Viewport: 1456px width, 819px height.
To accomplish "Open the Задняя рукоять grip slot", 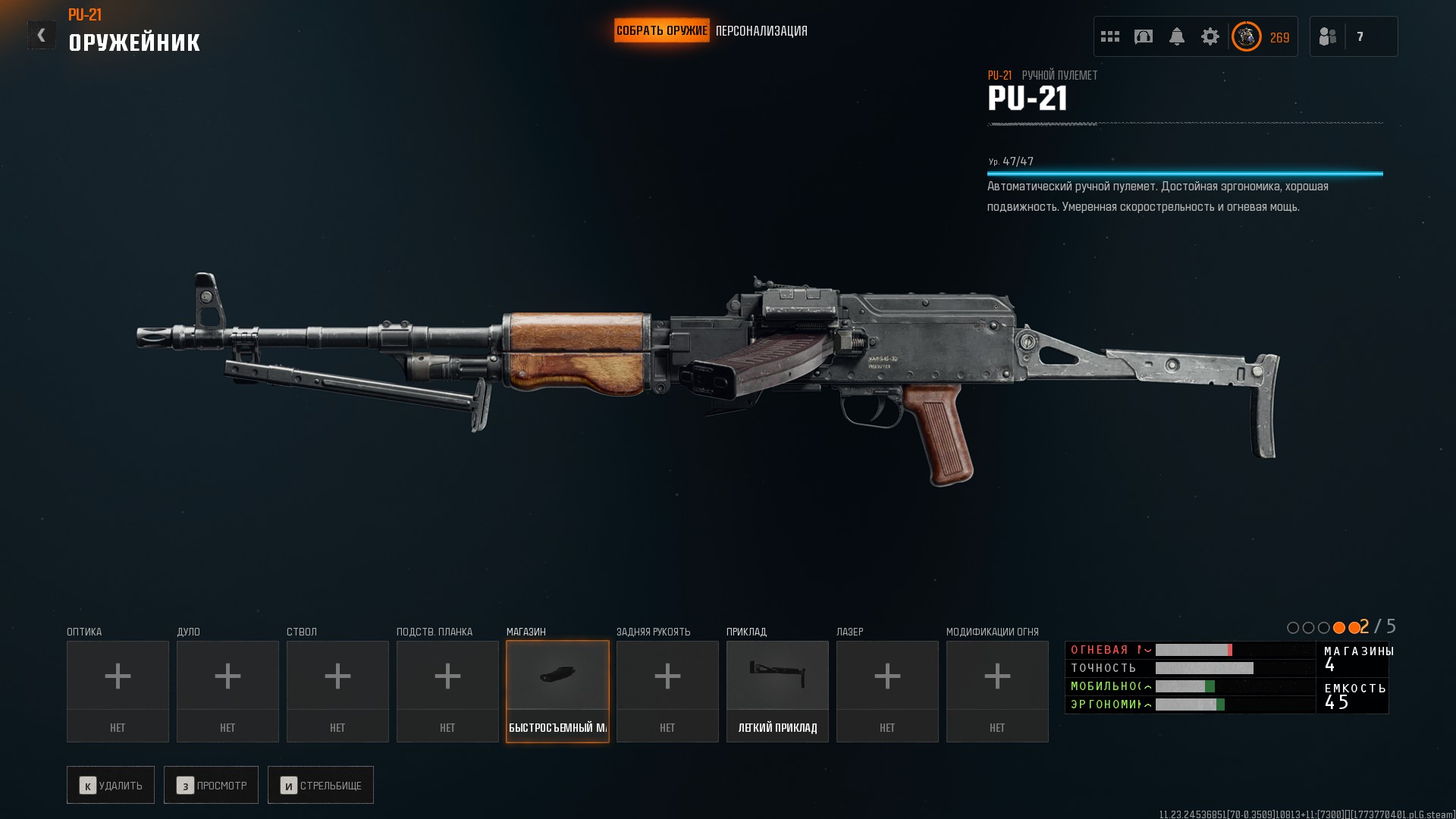I will [667, 691].
